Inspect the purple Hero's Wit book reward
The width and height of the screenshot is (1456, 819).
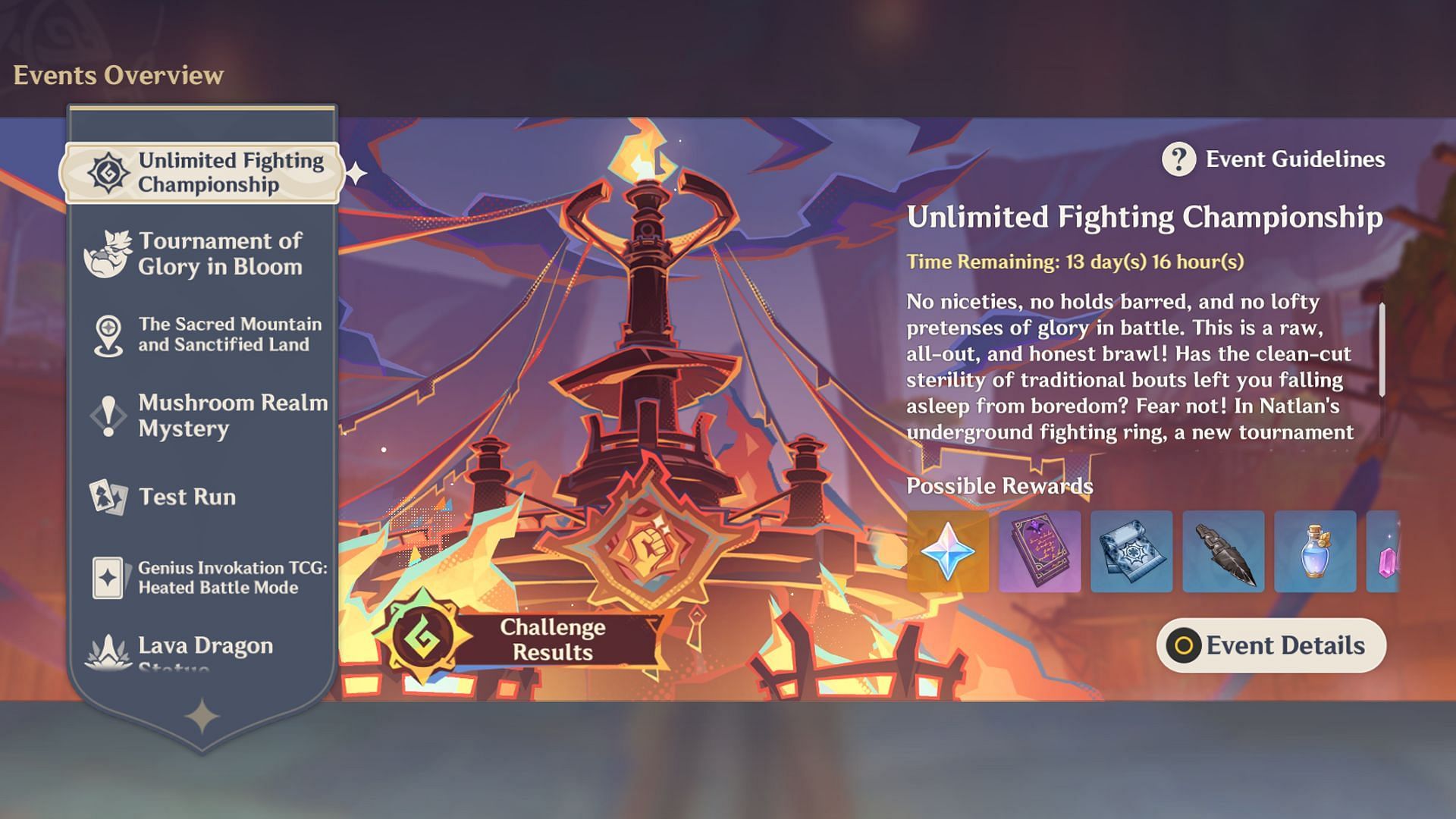pos(1040,551)
